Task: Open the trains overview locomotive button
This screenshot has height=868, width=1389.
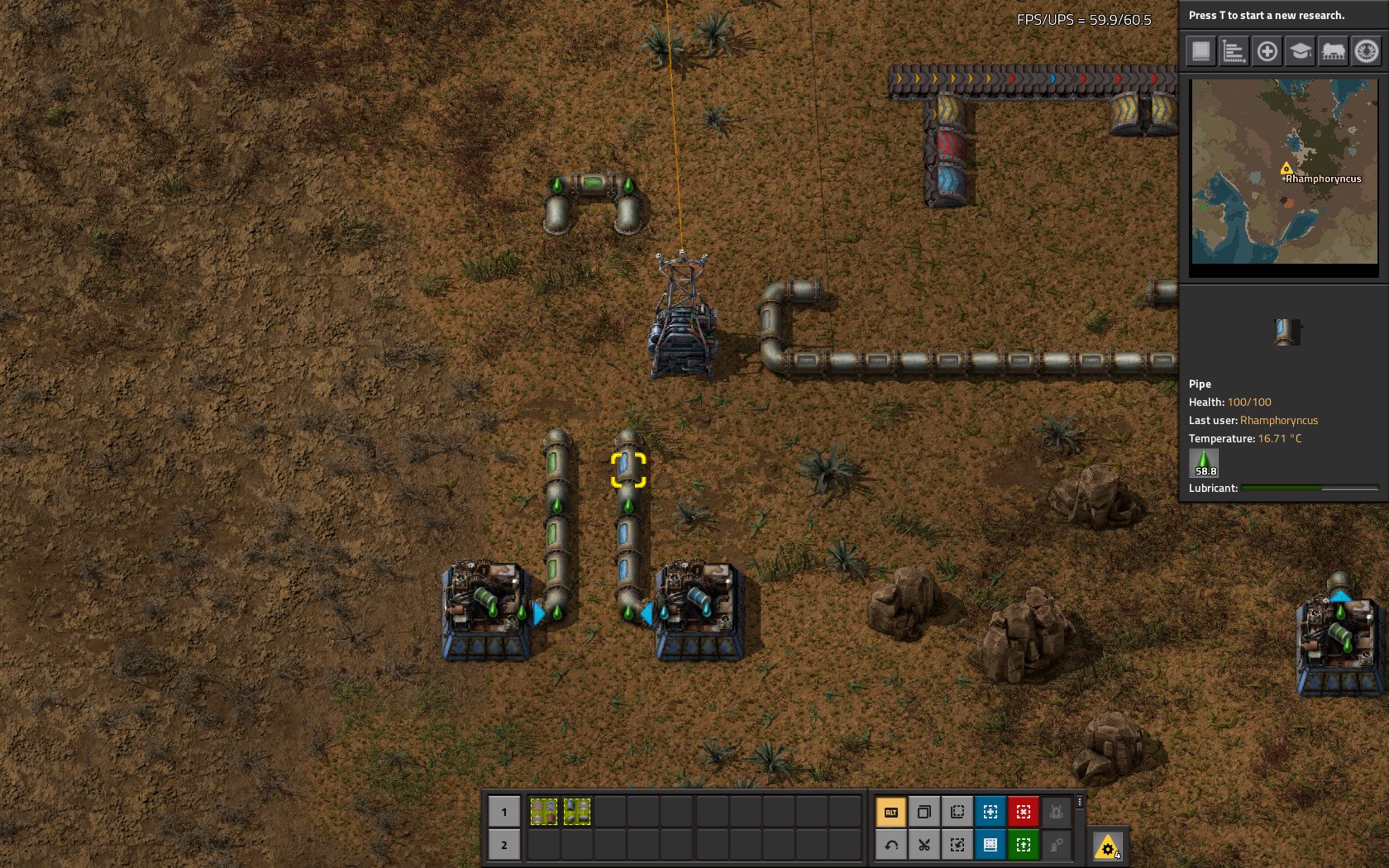Action: coord(1333,51)
